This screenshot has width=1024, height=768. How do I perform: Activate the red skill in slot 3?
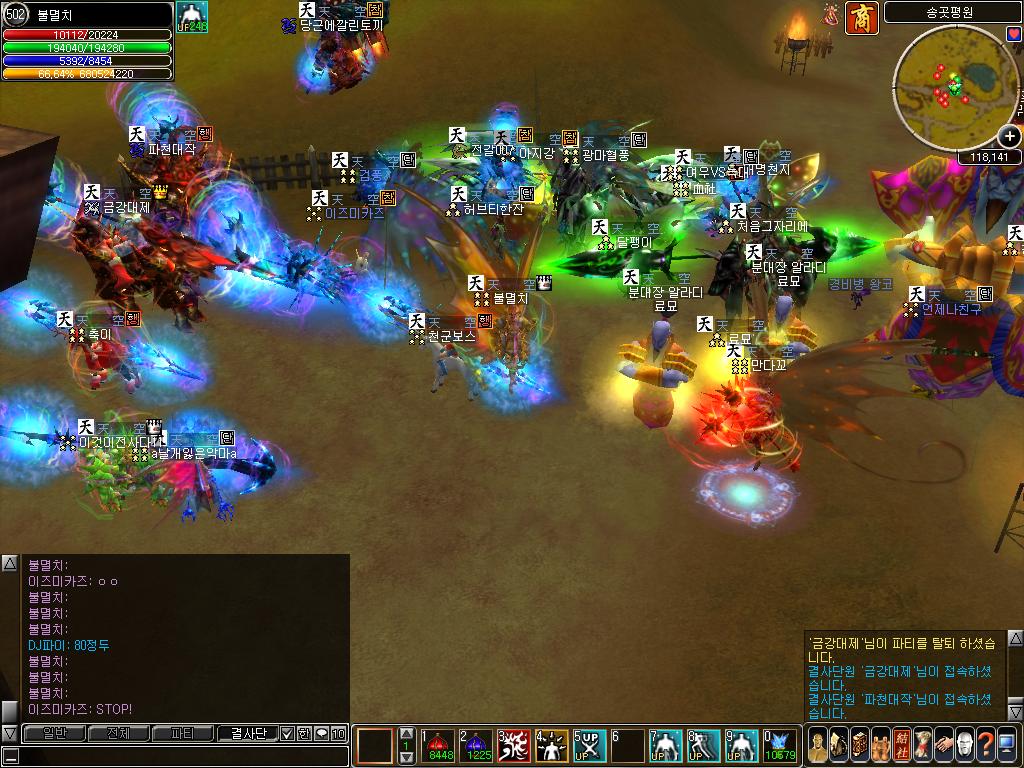coord(515,745)
